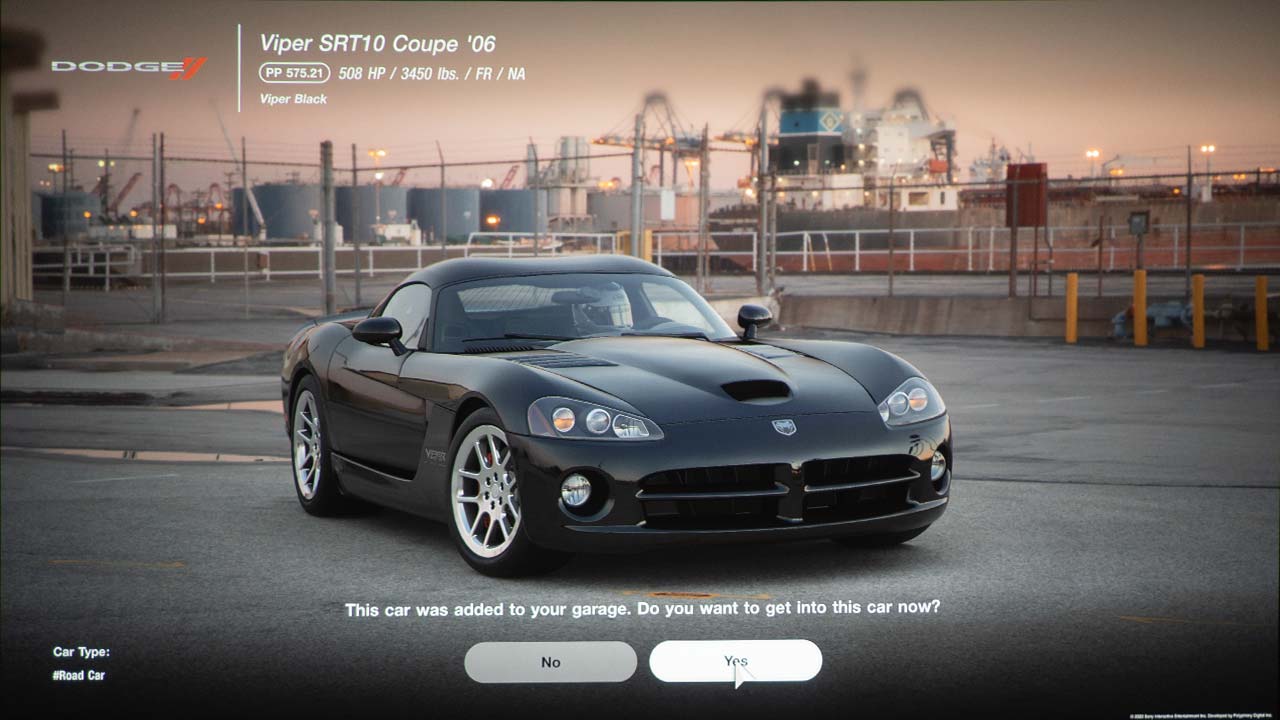Decline with the No button
The image size is (1280, 720).
coord(550,662)
